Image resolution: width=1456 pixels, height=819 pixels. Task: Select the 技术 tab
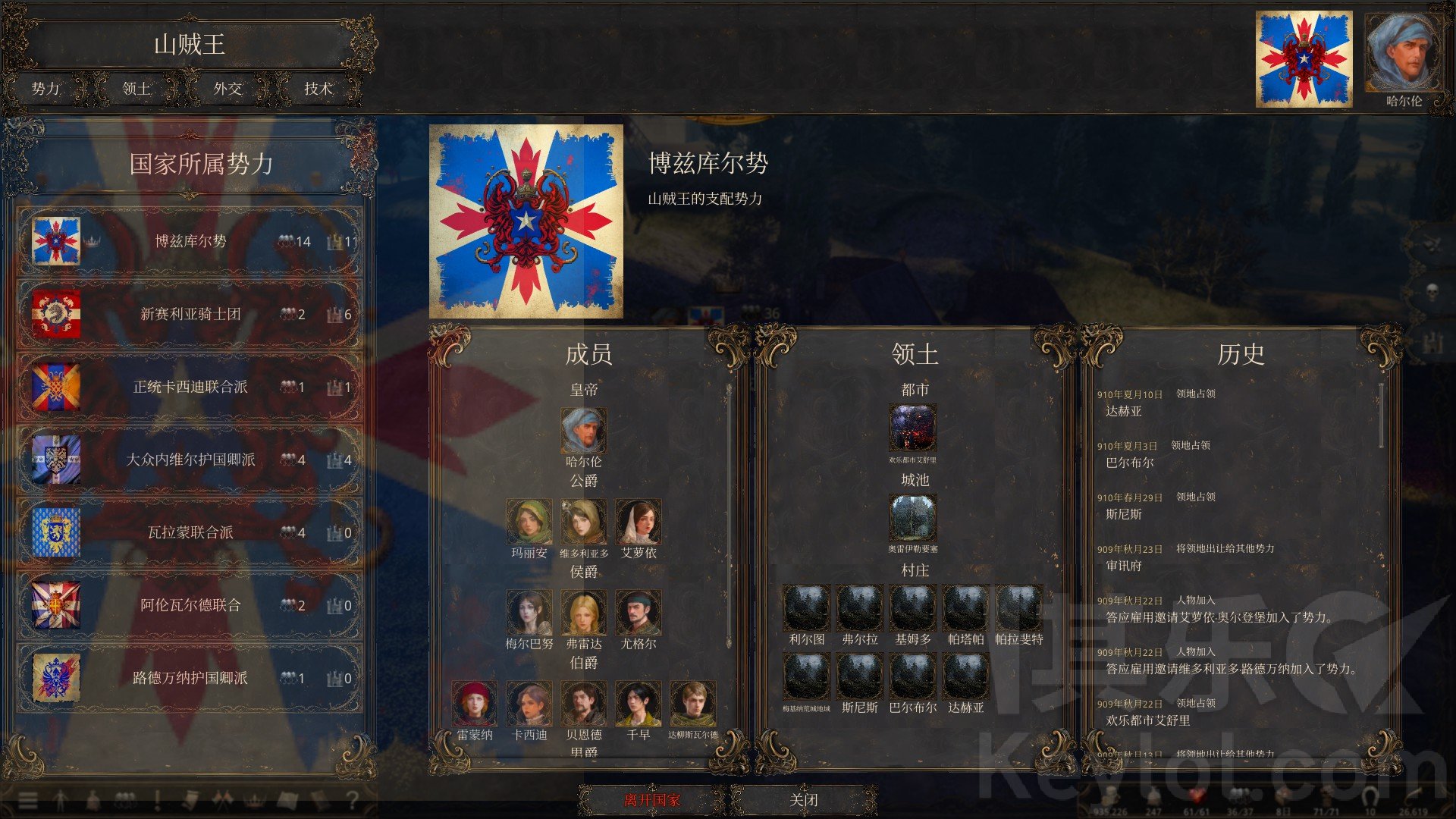tap(318, 89)
